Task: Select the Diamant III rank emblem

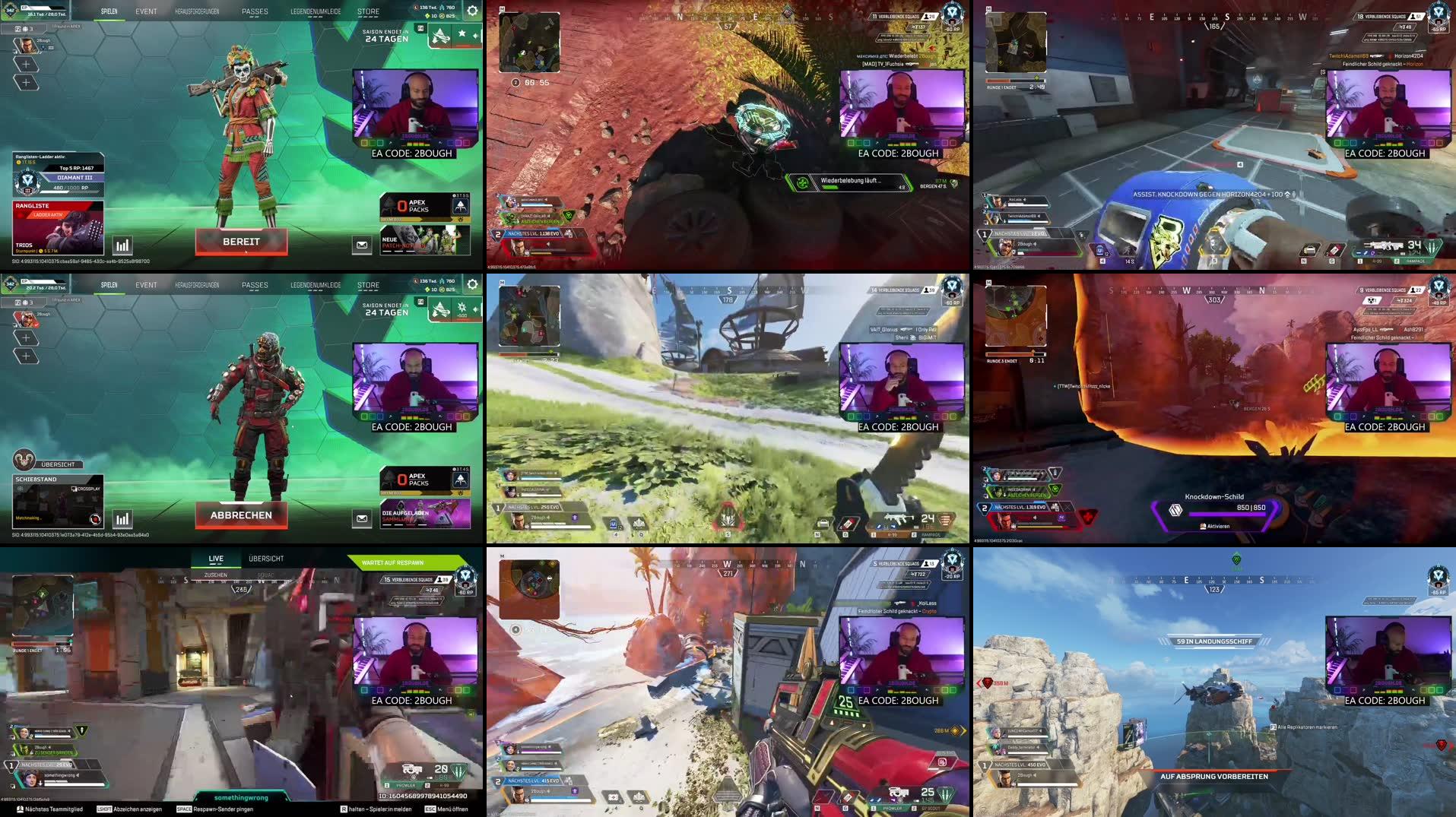Action: click(27, 181)
